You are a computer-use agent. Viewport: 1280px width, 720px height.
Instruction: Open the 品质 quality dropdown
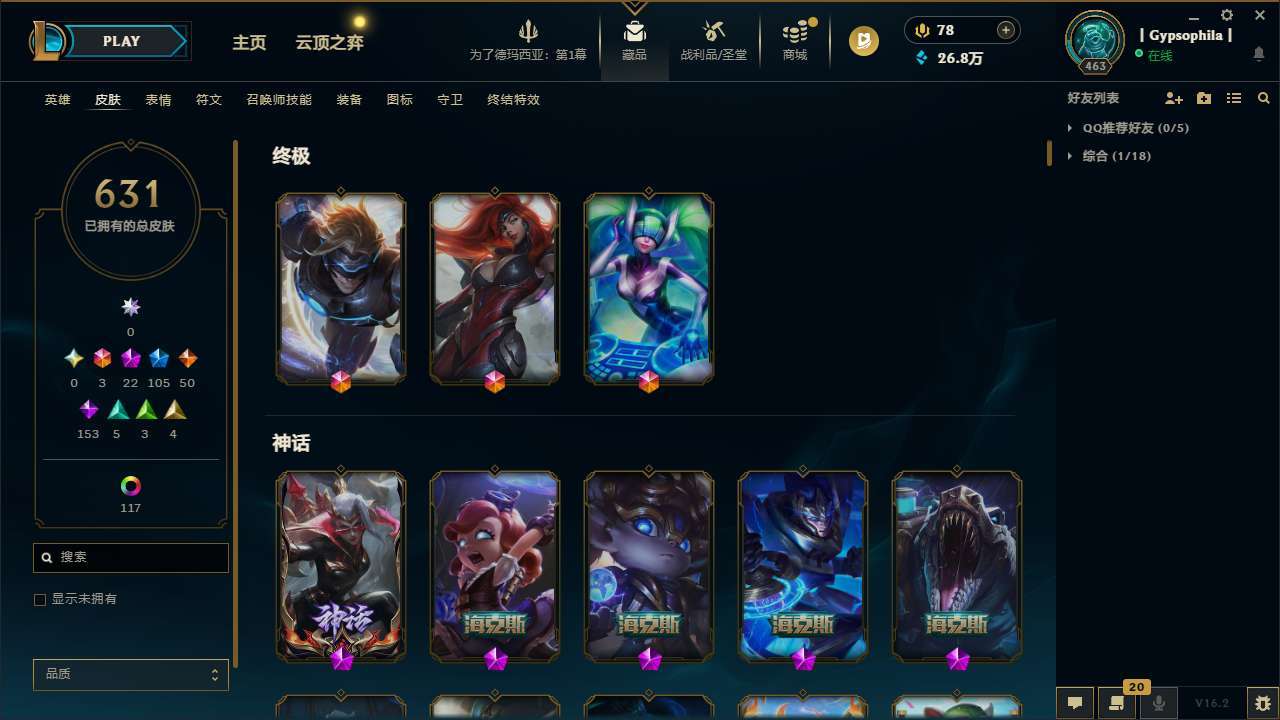point(130,674)
